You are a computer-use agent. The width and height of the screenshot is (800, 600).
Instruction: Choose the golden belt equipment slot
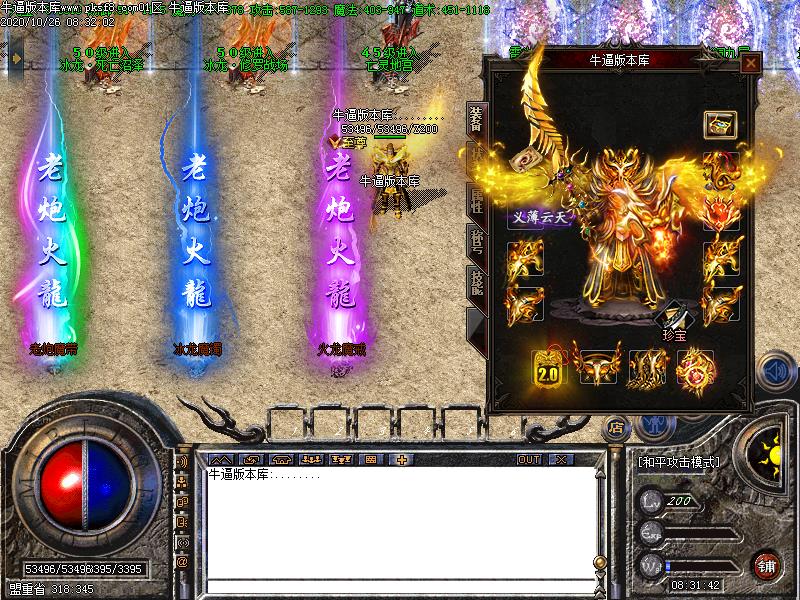[596, 368]
